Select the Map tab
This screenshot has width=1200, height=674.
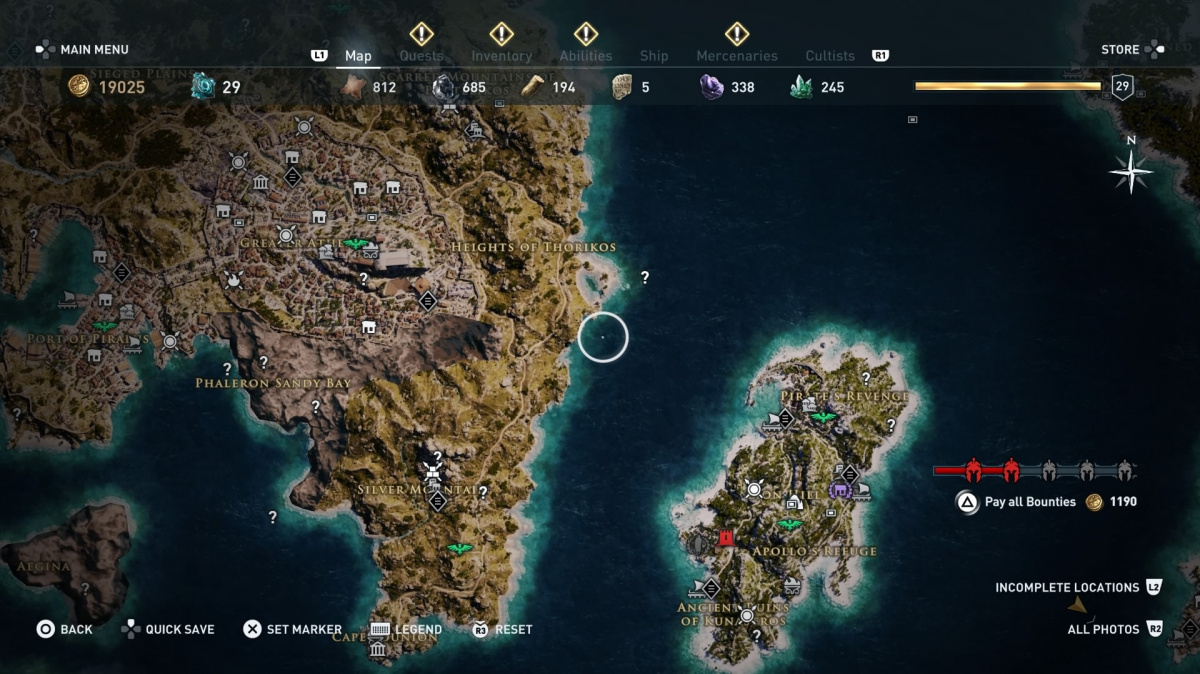click(358, 56)
